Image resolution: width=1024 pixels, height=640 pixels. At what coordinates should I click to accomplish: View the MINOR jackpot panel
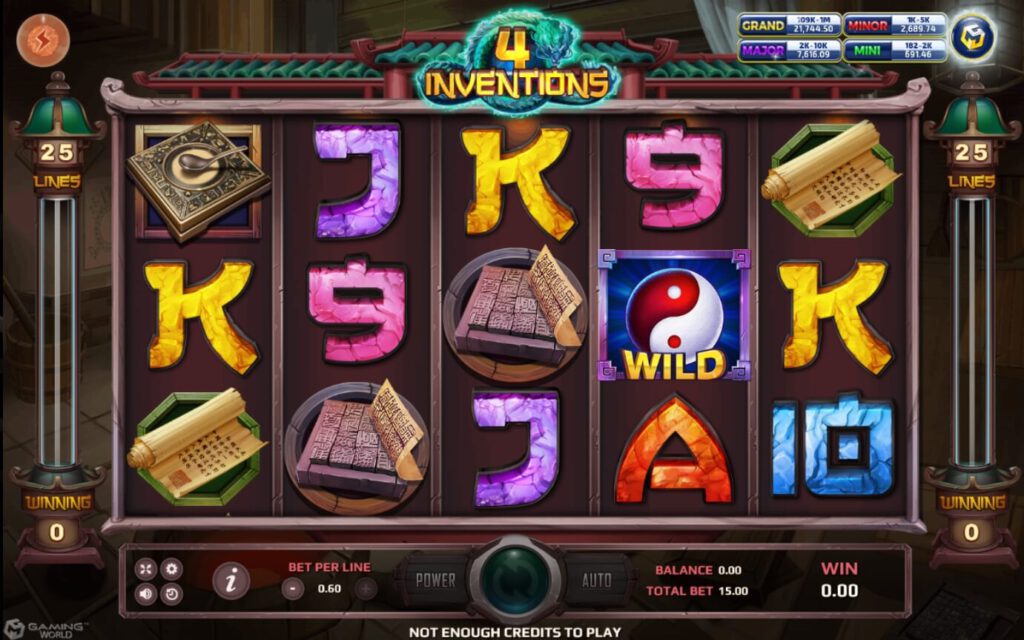pyautogui.click(x=894, y=25)
